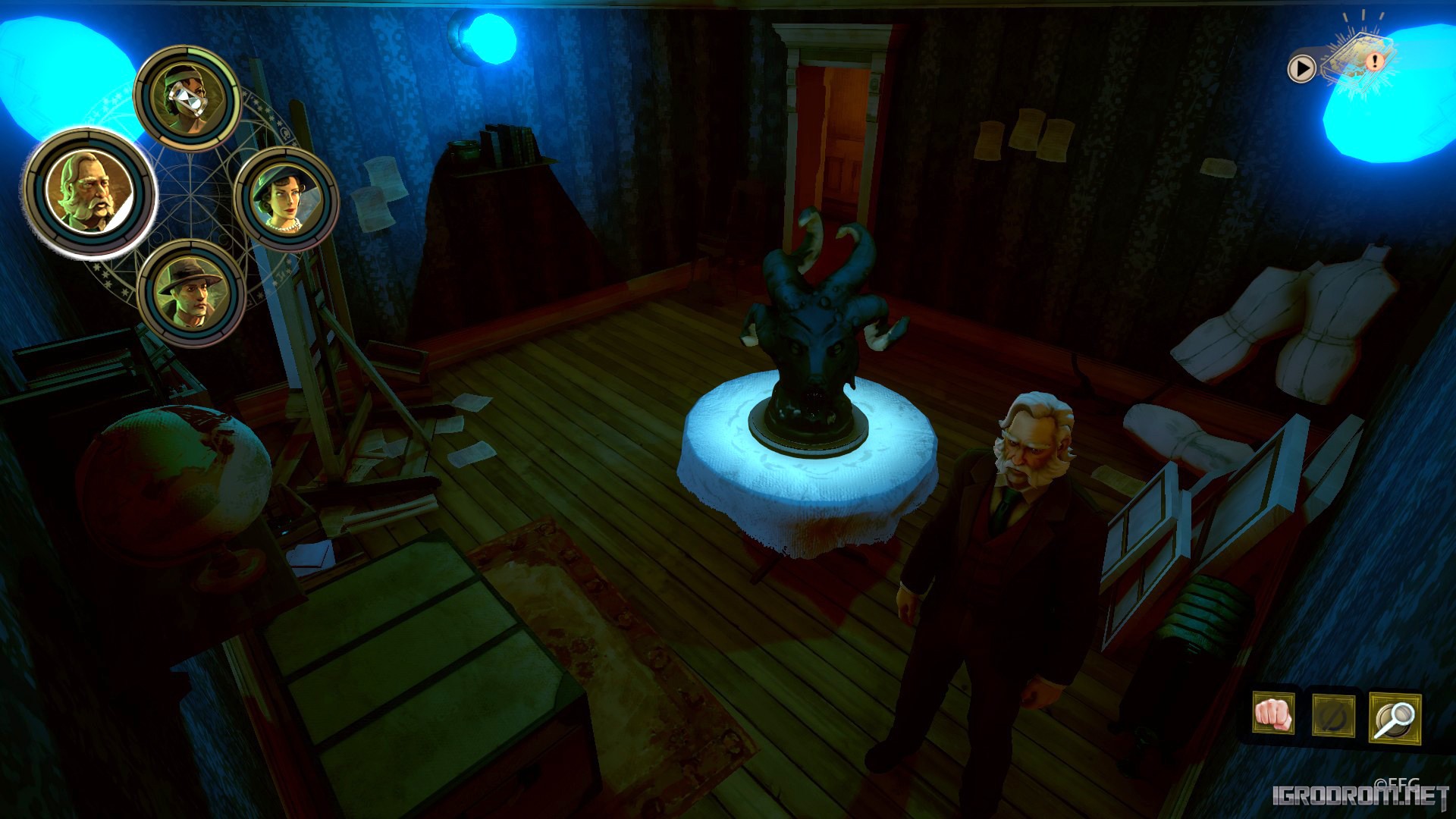Click the round play arrow button
This screenshot has width=1456, height=819.
[x=1301, y=69]
